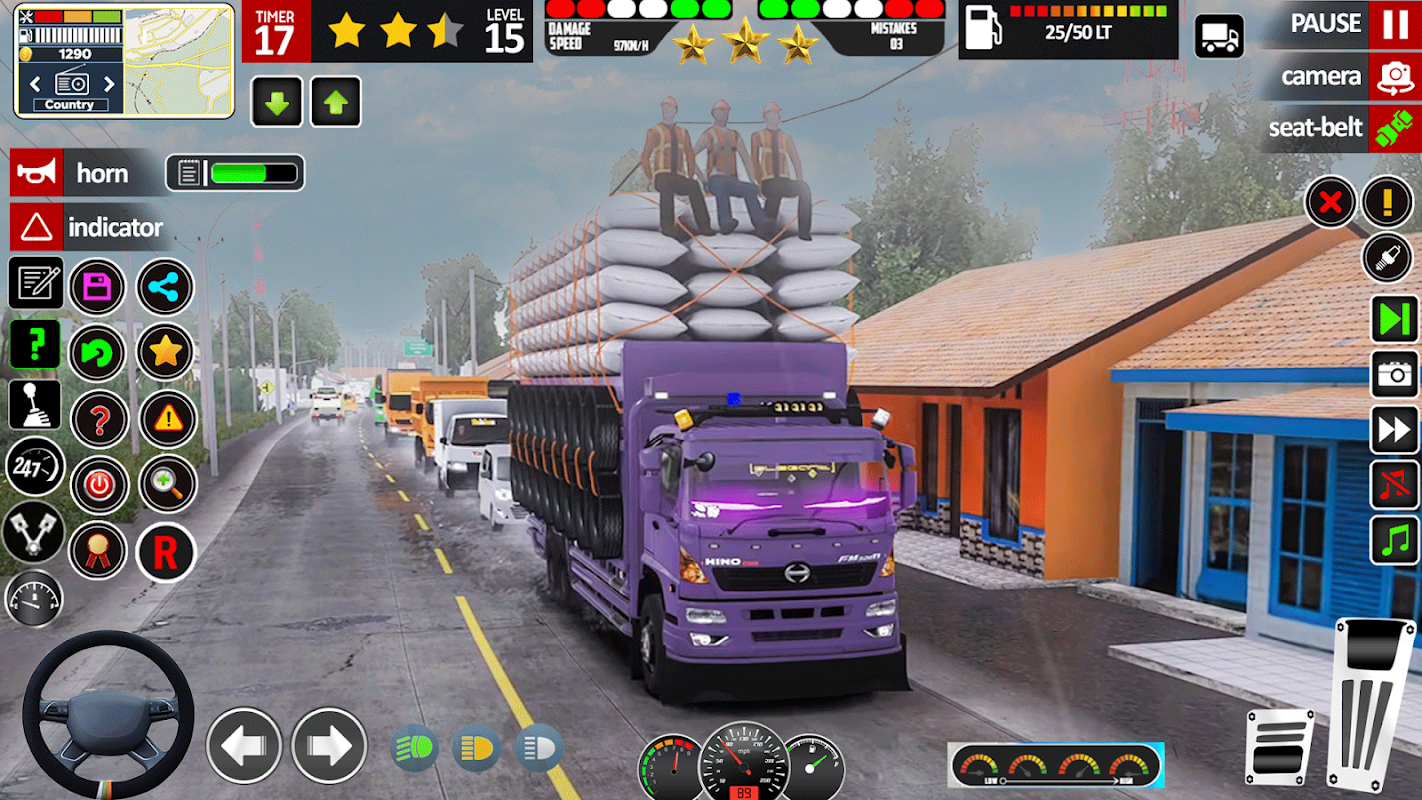Switch radio station with the next arrow
1422x800 pixels.
pos(109,84)
